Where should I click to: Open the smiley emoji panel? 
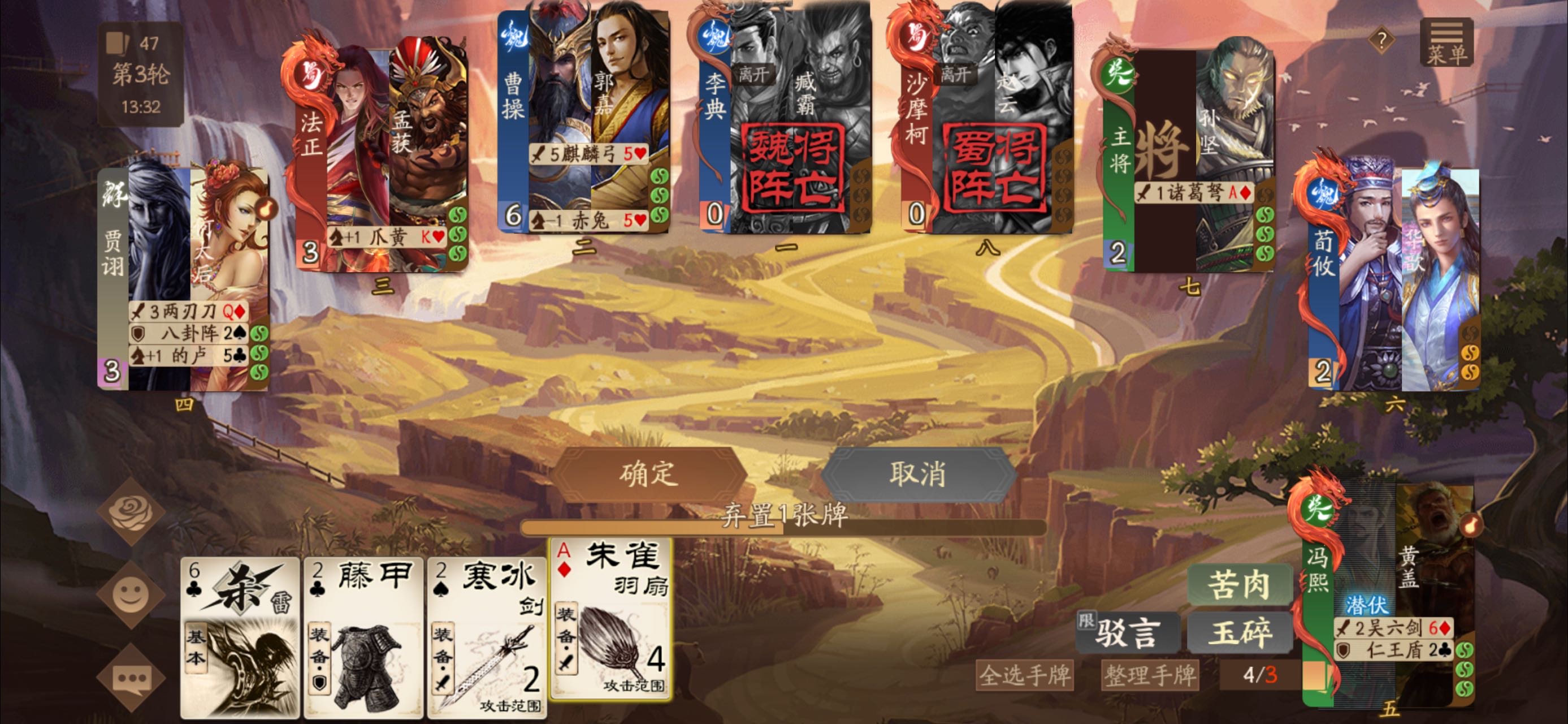(131, 594)
